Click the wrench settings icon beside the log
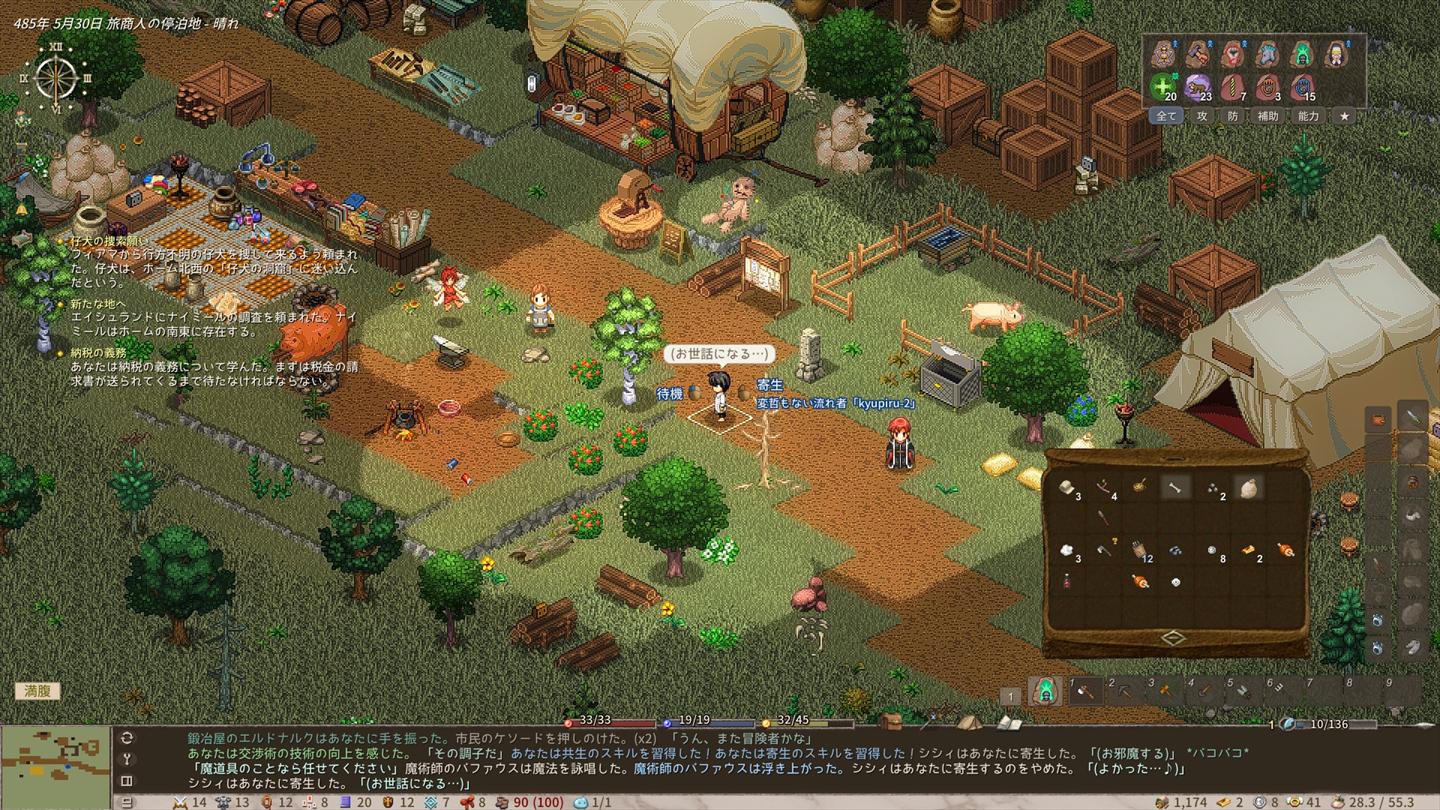The image size is (1440, 810). coord(127,759)
